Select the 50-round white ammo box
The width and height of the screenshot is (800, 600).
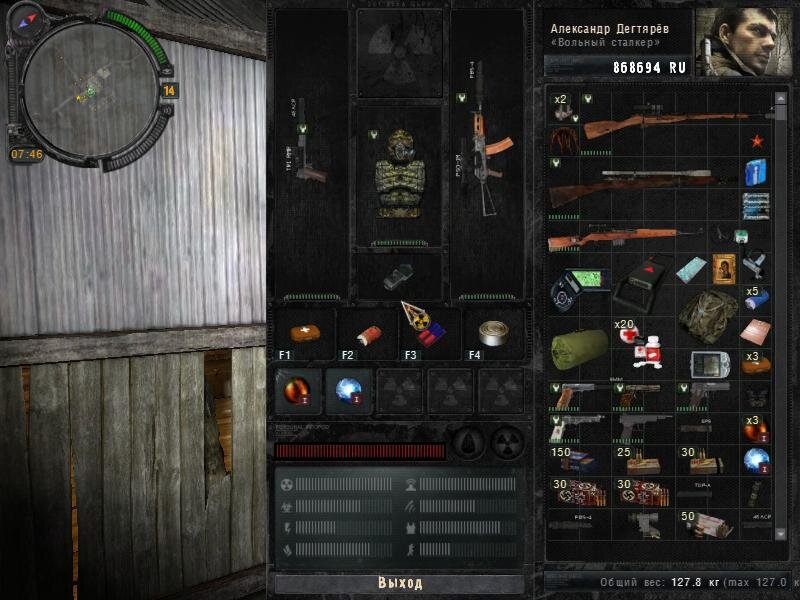[x=706, y=524]
